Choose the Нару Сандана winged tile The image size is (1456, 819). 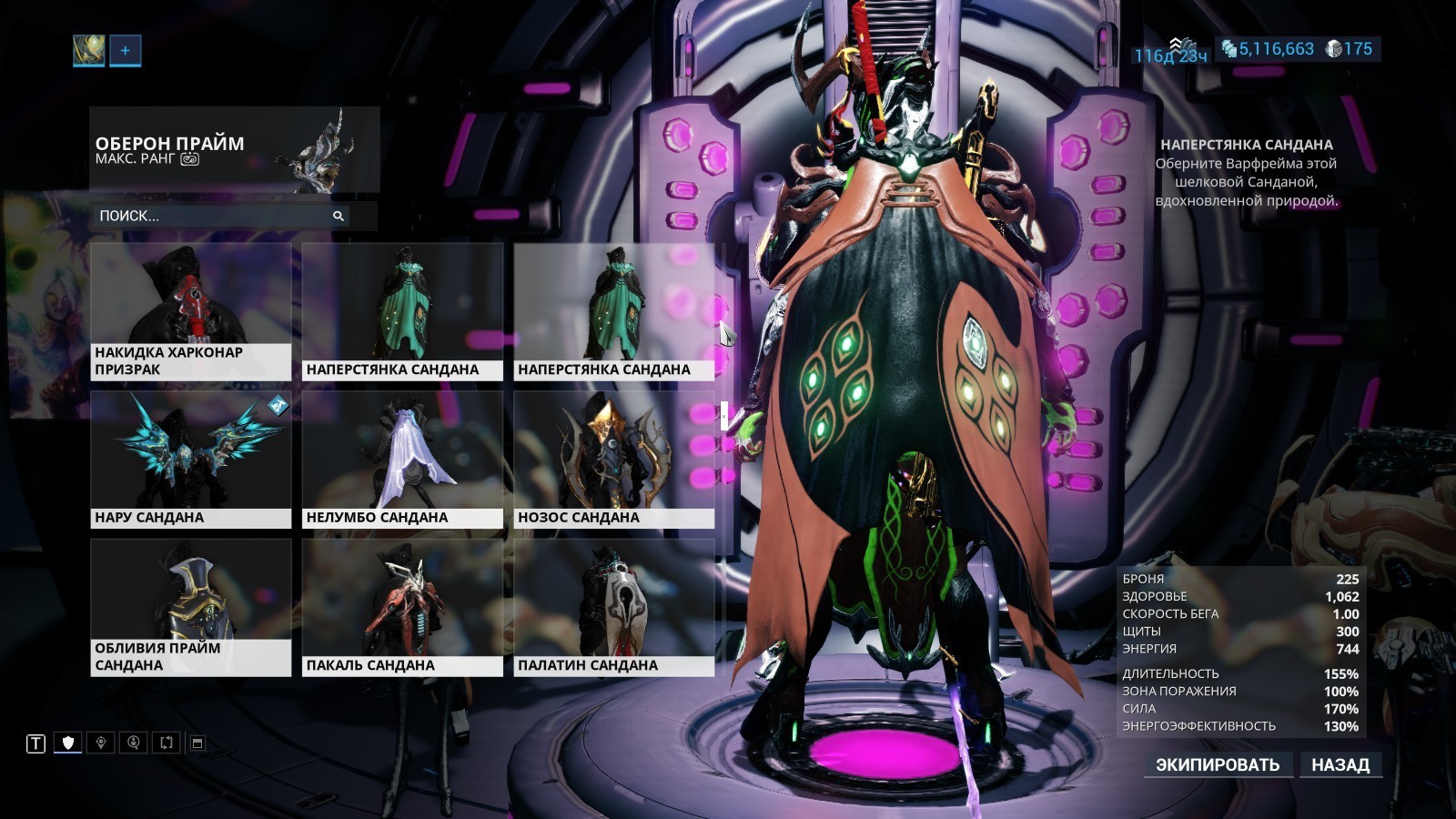(x=191, y=460)
